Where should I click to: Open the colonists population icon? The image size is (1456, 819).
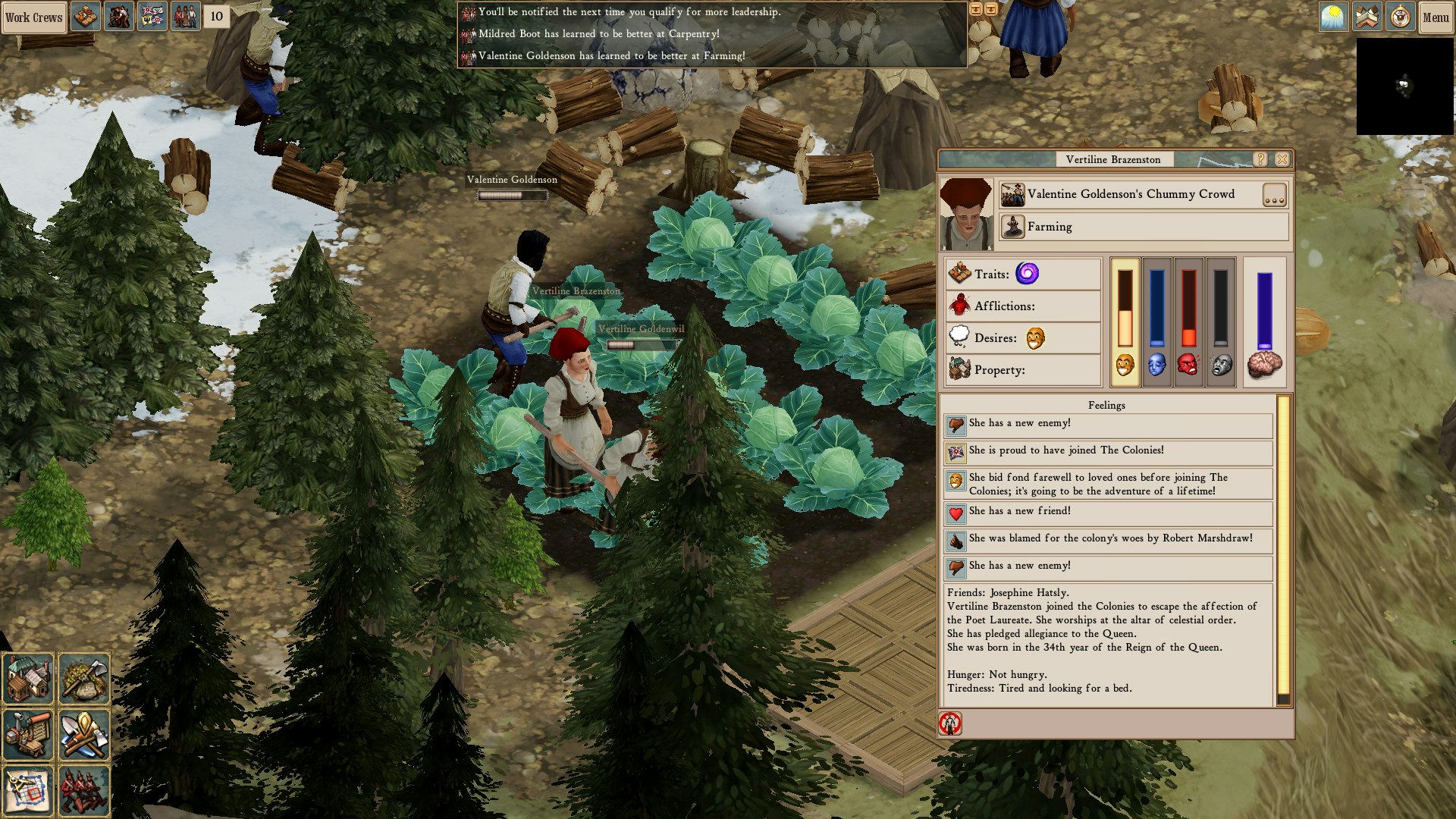[x=185, y=17]
